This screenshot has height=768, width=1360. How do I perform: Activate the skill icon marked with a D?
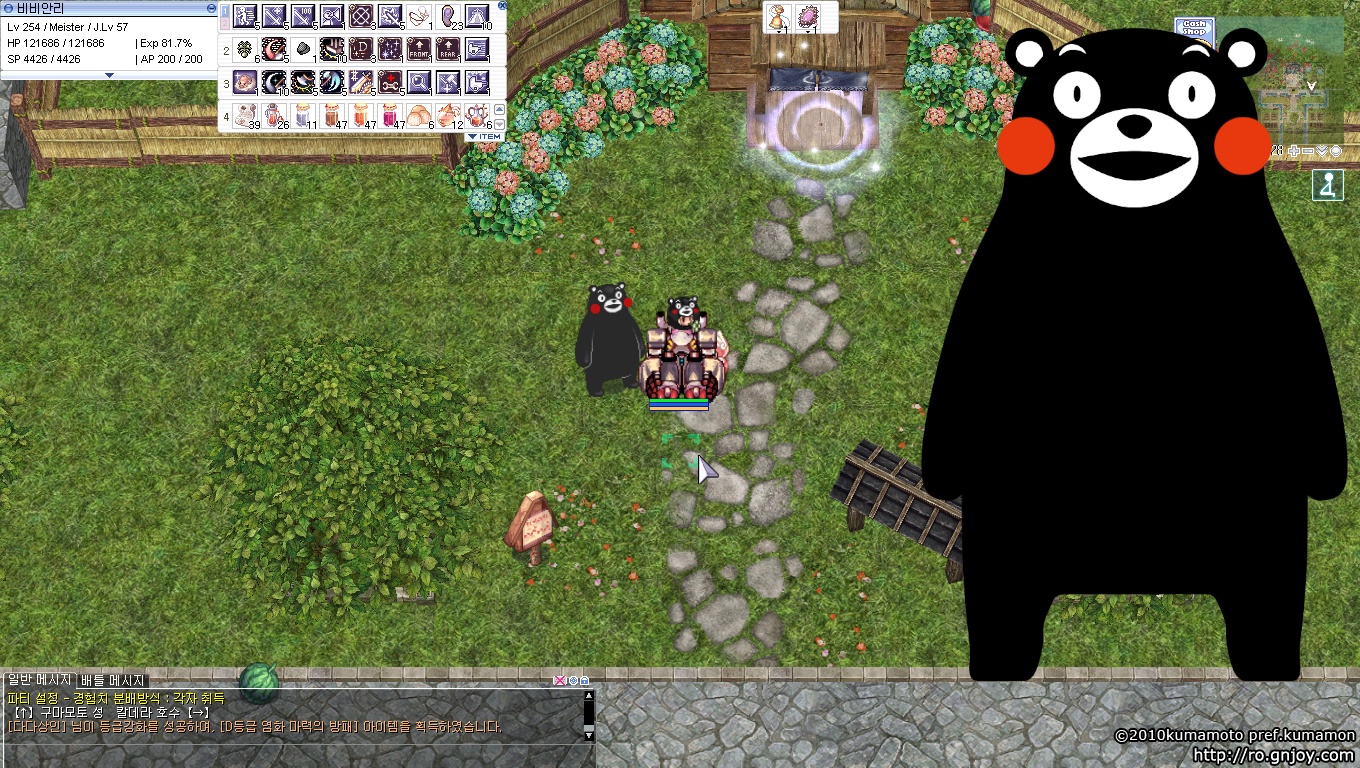361,49
